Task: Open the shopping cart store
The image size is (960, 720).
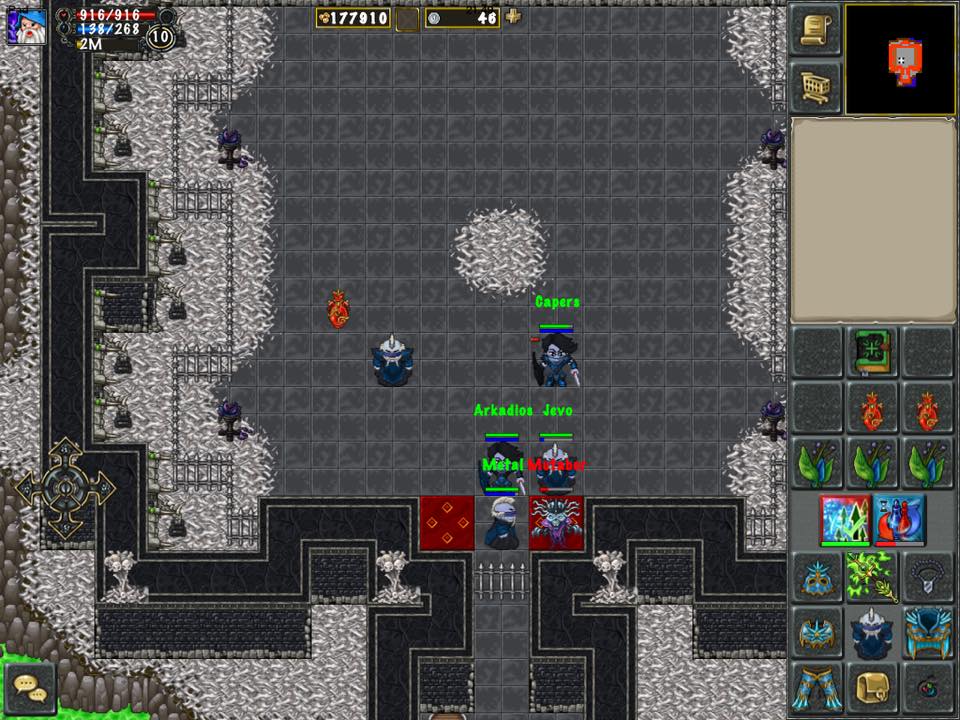Action: click(x=816, y=88)
